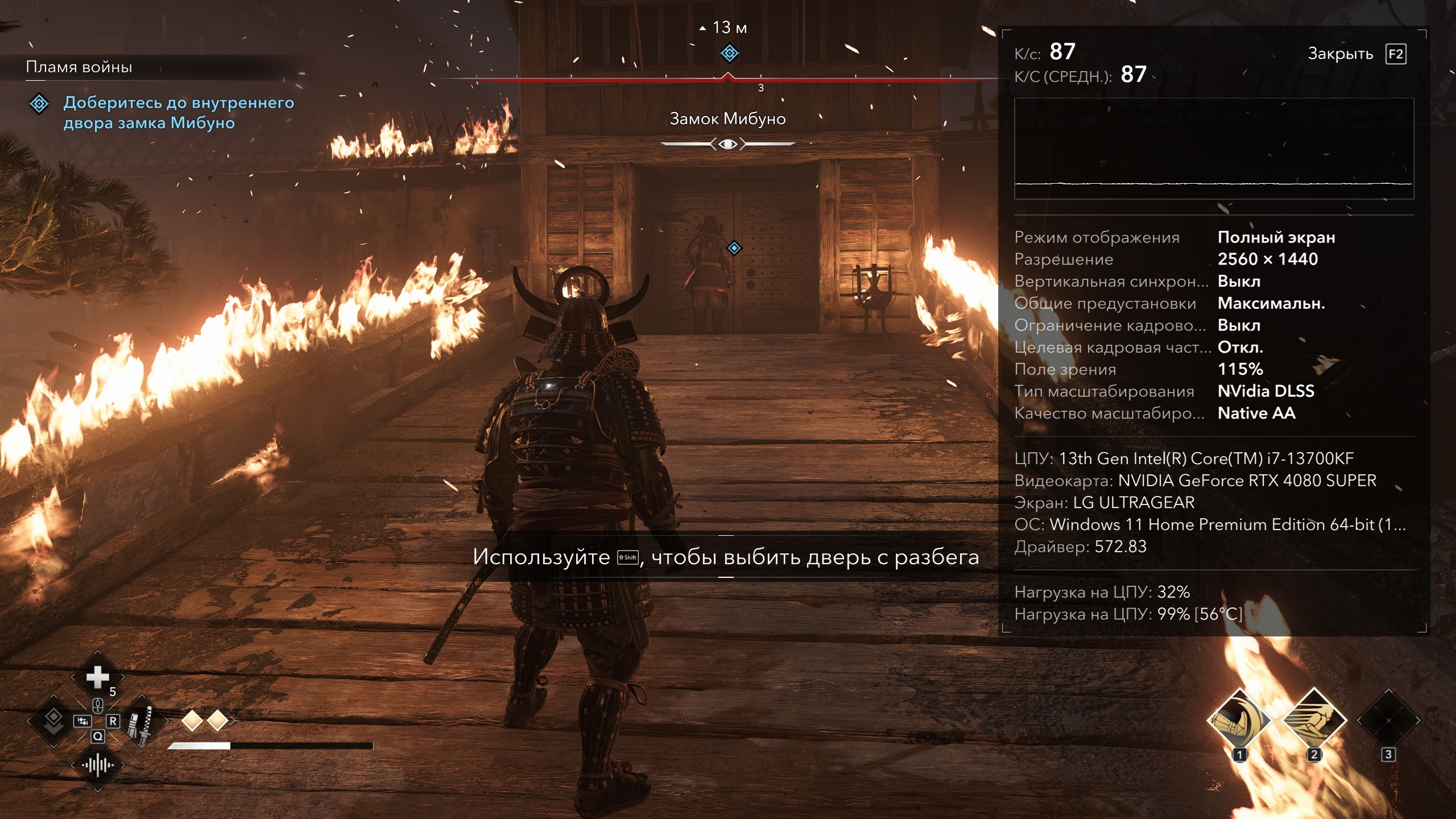Select the Пламя войны quest title

point(79,67)
